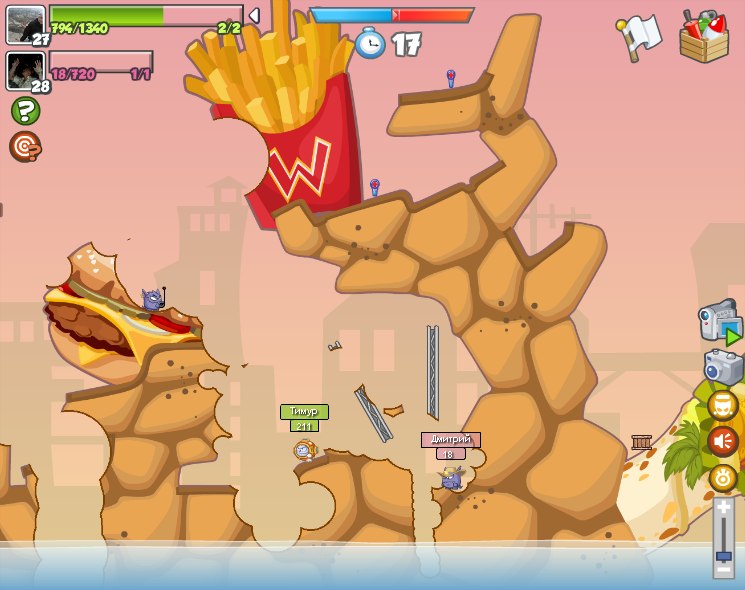This screenshot has width=745, height=590.
Task: Click the round hat character button
Action: point(723,405)
